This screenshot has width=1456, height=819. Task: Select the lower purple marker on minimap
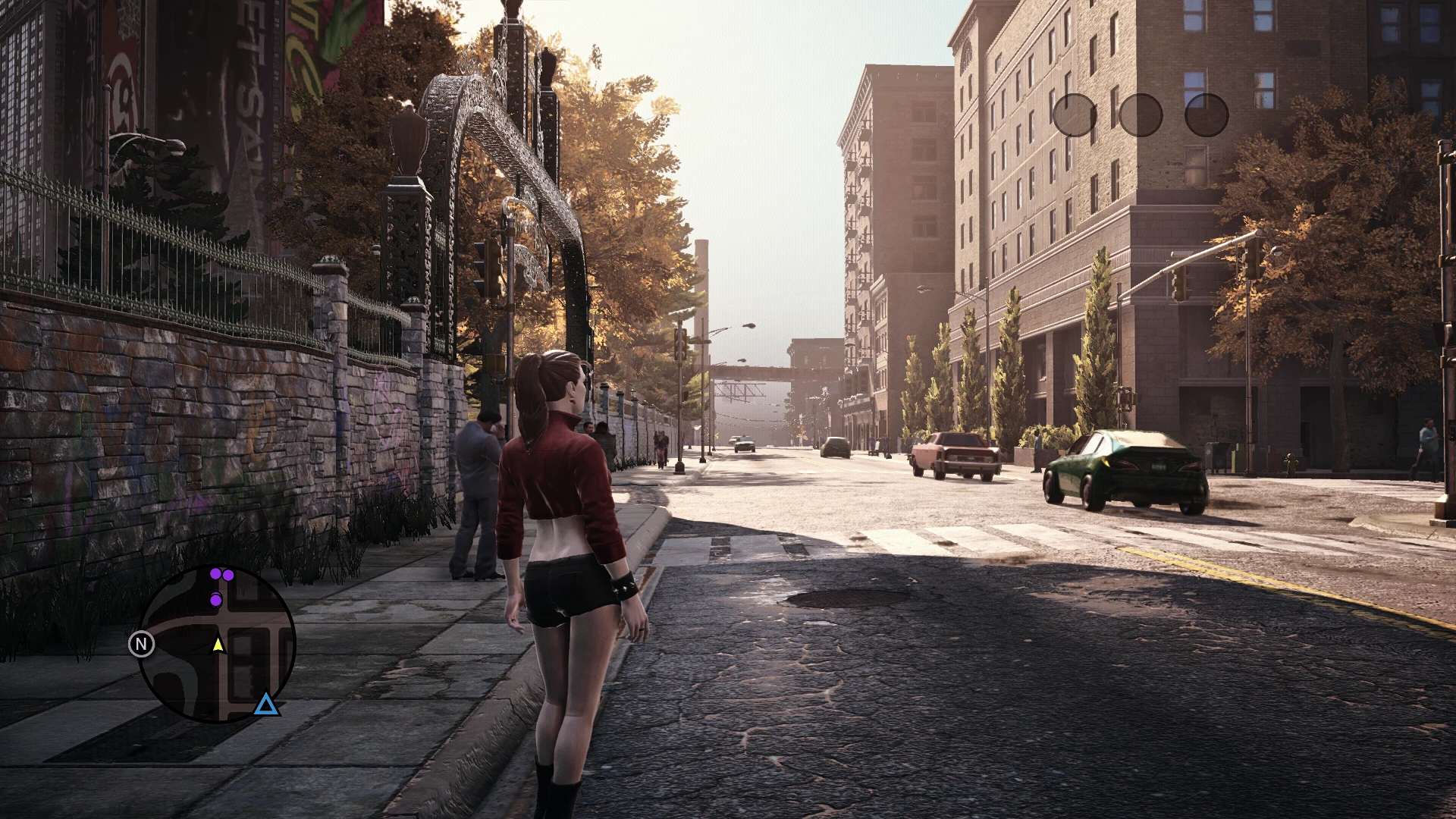[216, 601]
